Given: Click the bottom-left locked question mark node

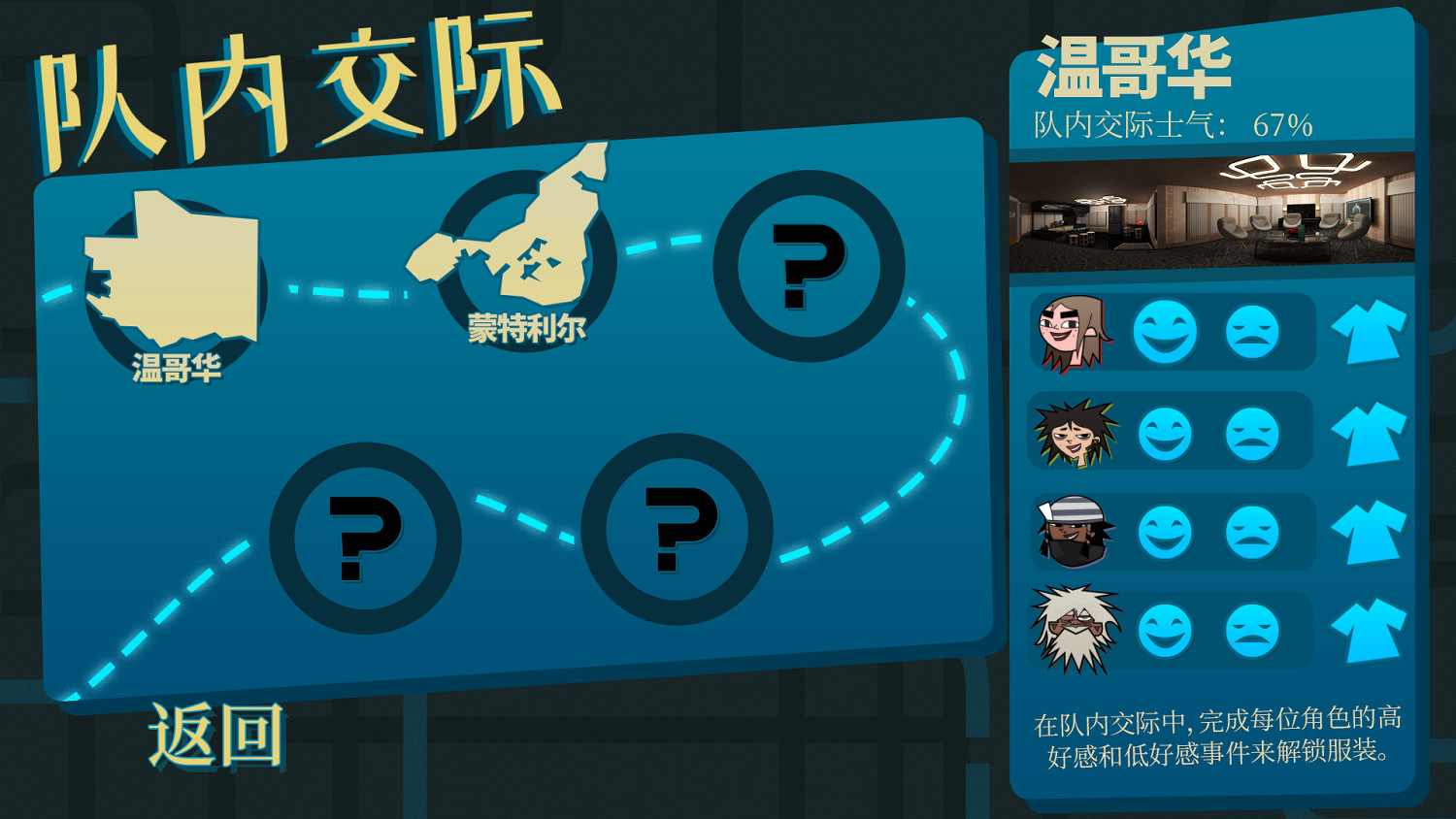Looking at the screenshot, I should pyautogui.click(x=367, y=539).
